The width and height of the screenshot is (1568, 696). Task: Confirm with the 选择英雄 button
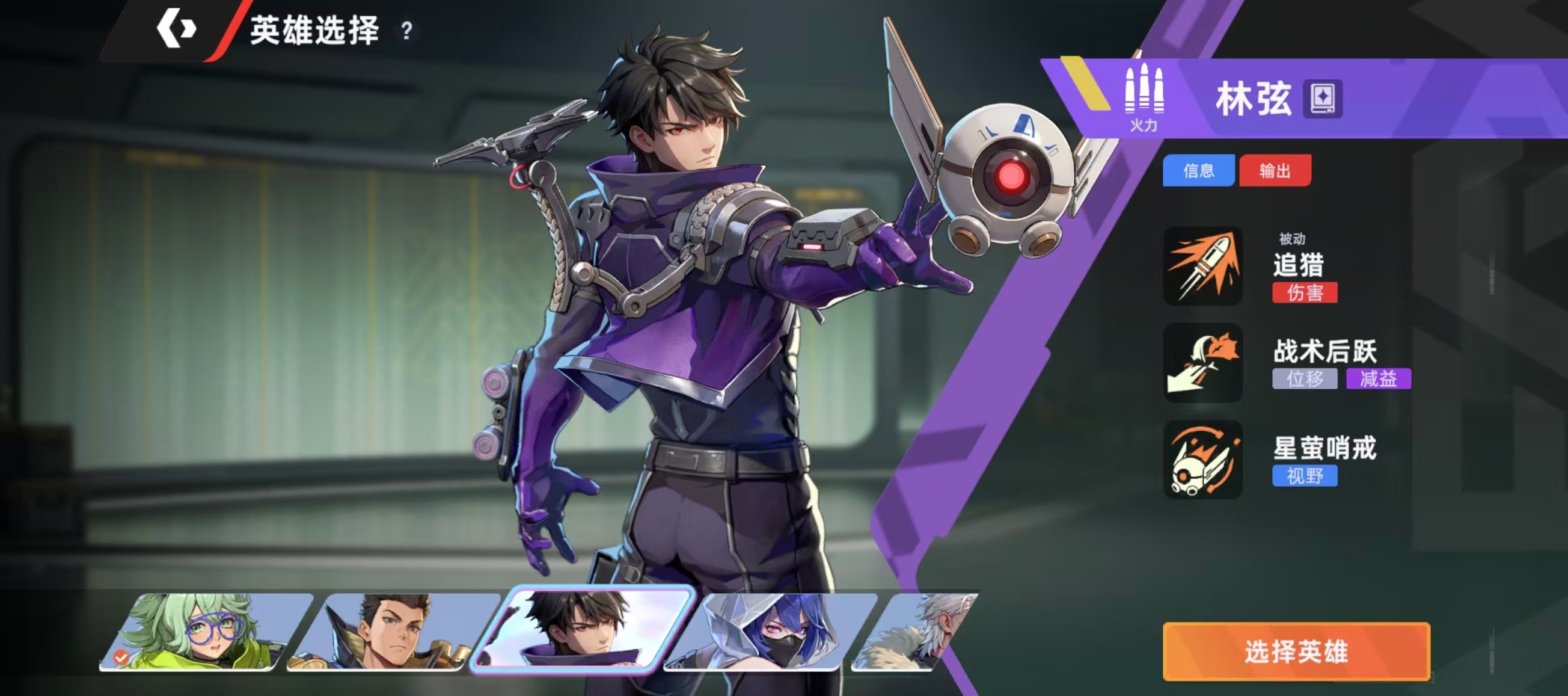pyautogui.click(x=1296, y=651)
